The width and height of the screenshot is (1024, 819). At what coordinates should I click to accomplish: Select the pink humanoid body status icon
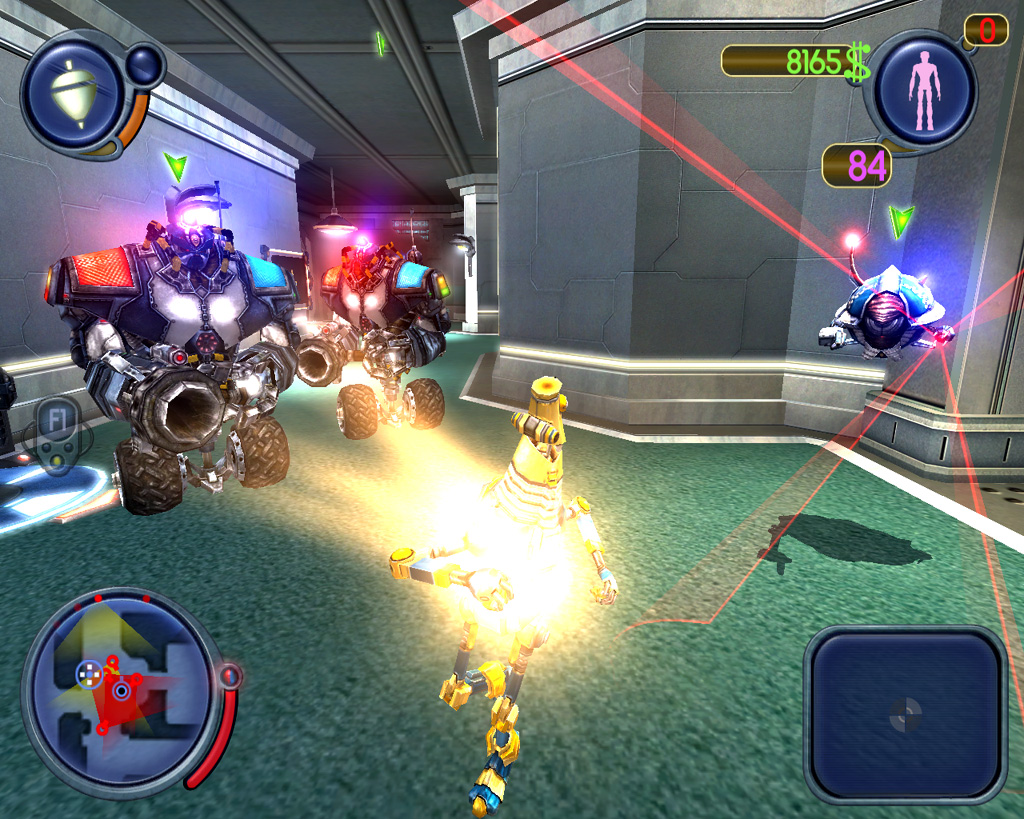pos(924,91)
